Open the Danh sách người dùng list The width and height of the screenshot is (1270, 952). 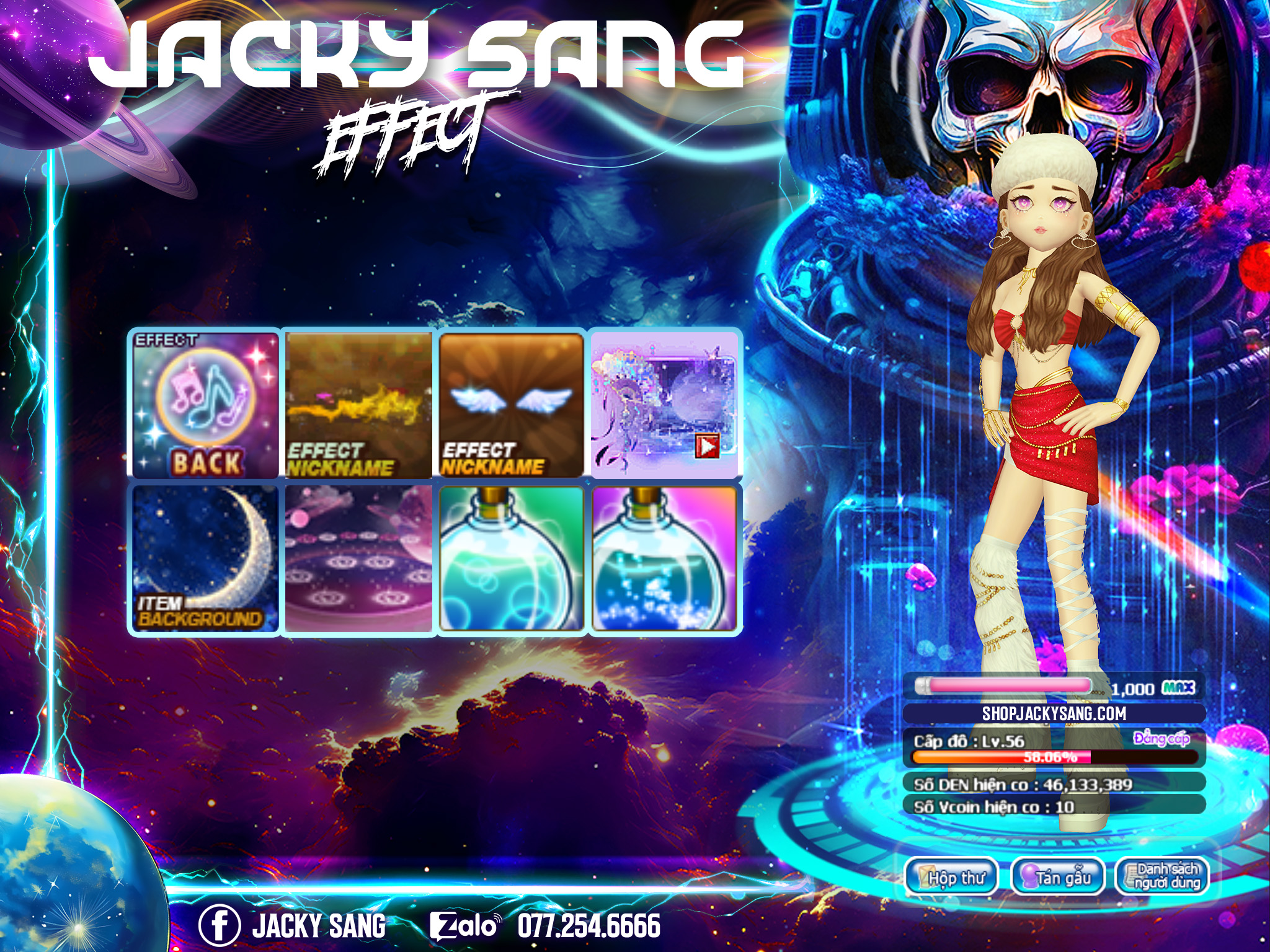coord(1162,877)
